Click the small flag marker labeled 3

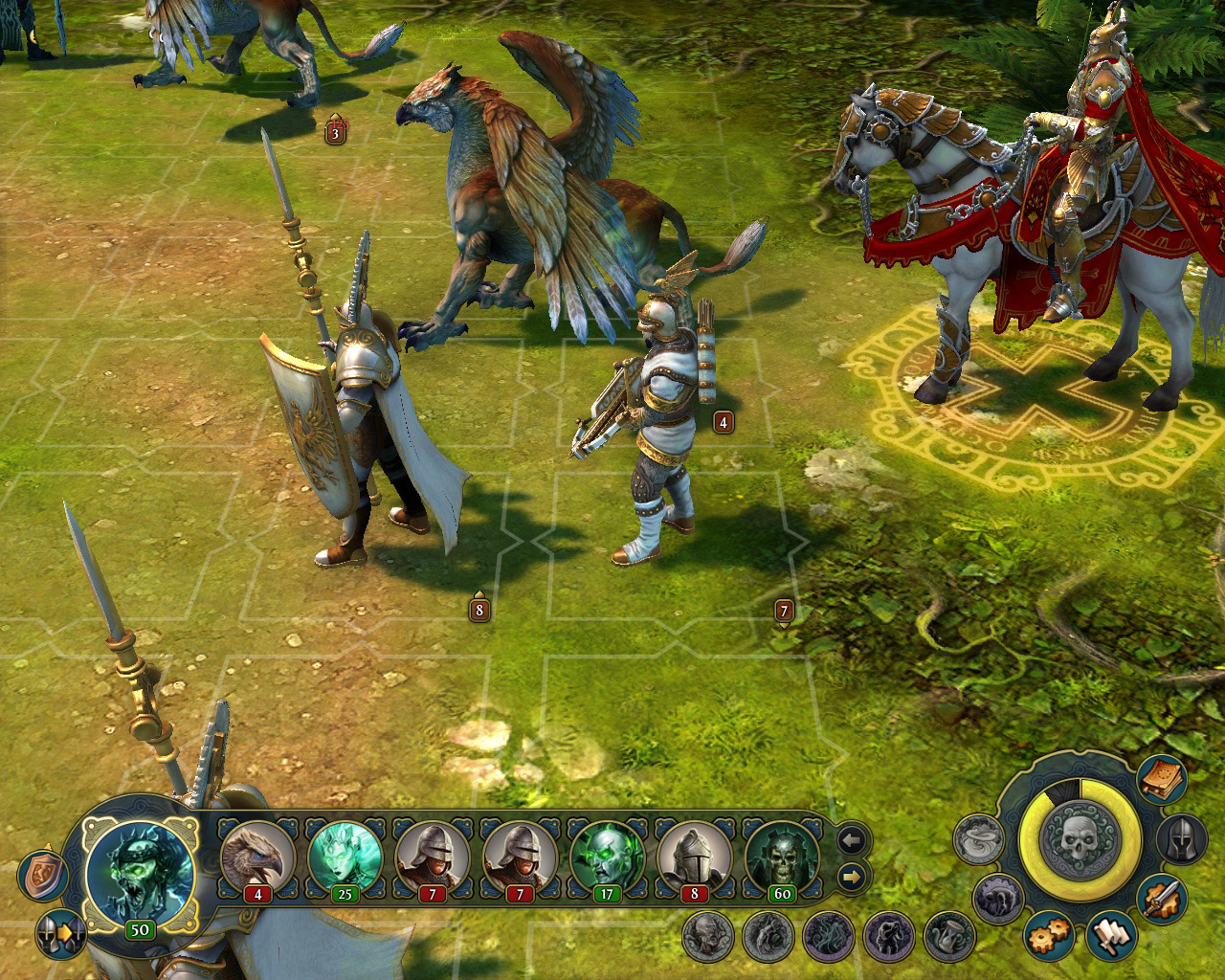click(333, 134)
